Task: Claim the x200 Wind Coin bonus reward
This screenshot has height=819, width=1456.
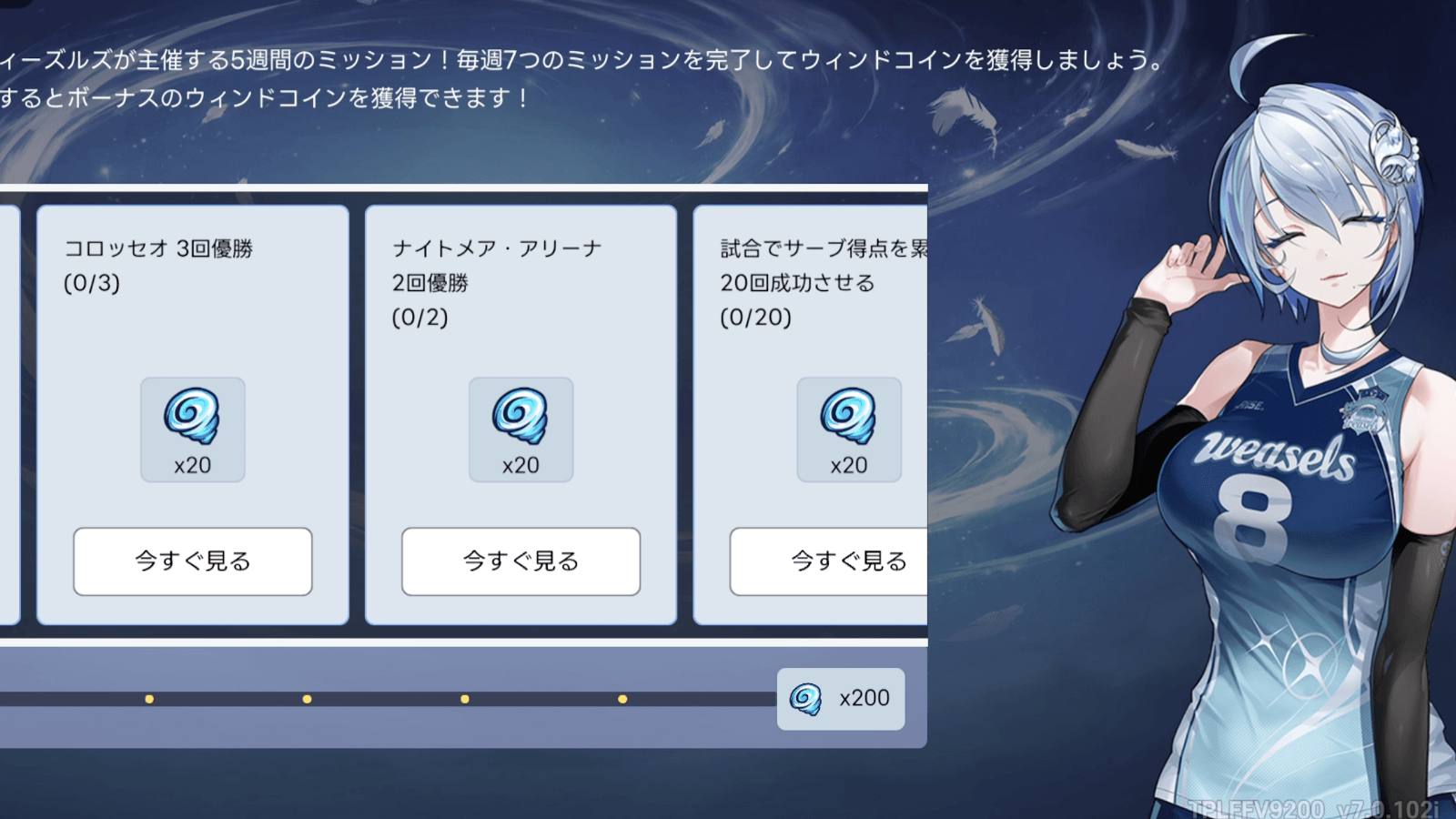Action: click(x=840, y=698)
